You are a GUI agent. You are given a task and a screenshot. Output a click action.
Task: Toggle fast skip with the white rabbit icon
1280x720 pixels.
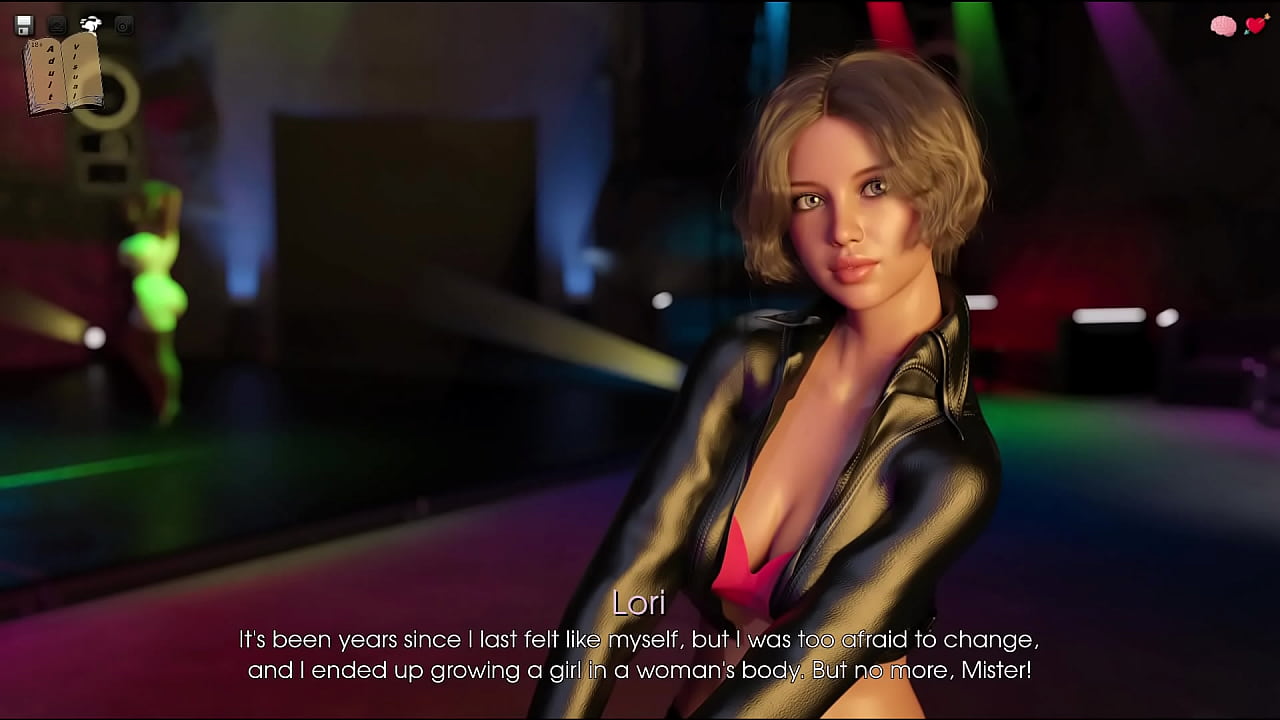tap(91, 25)
